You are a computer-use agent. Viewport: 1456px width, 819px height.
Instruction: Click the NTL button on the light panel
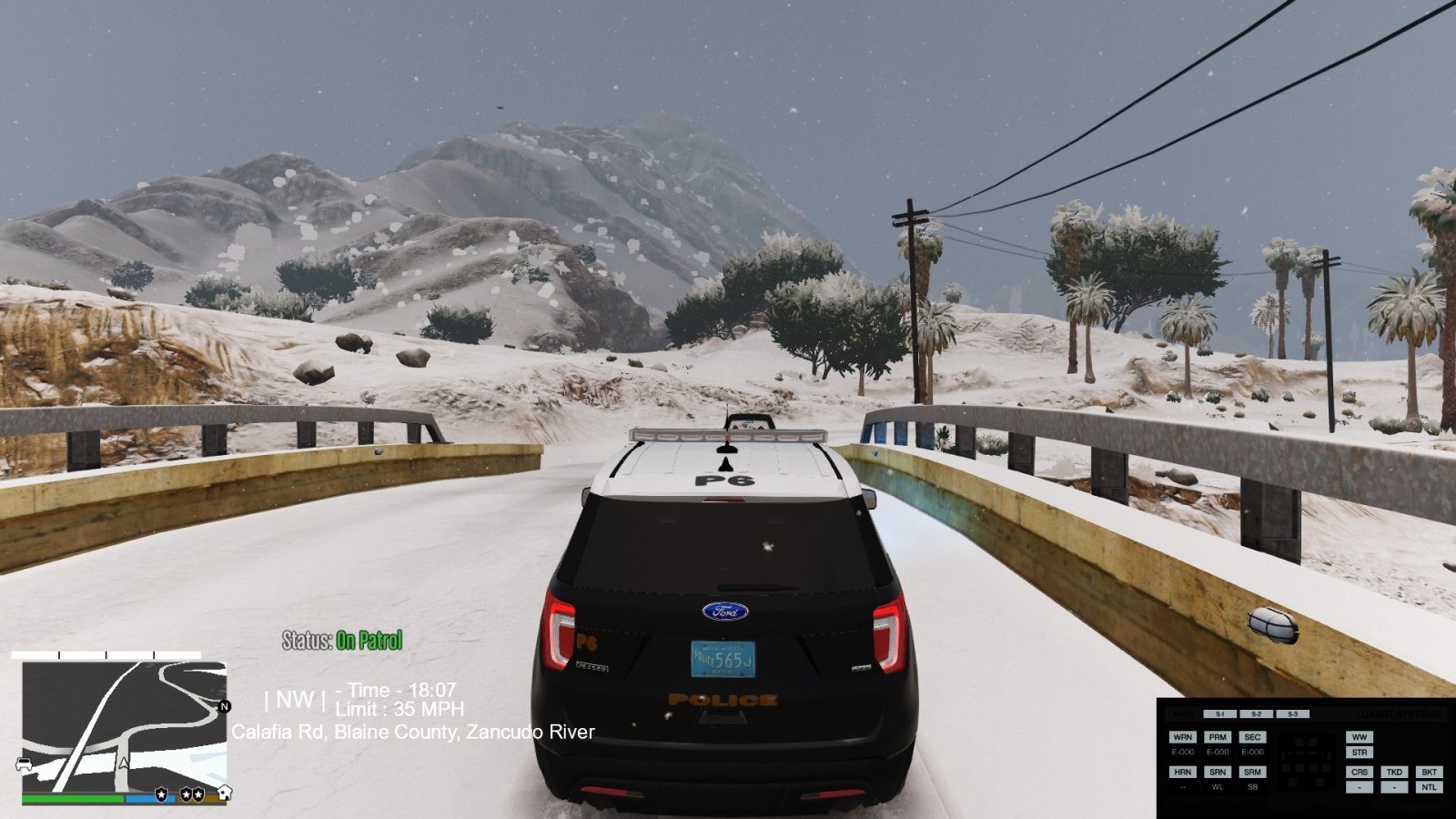coord(1429,787)
